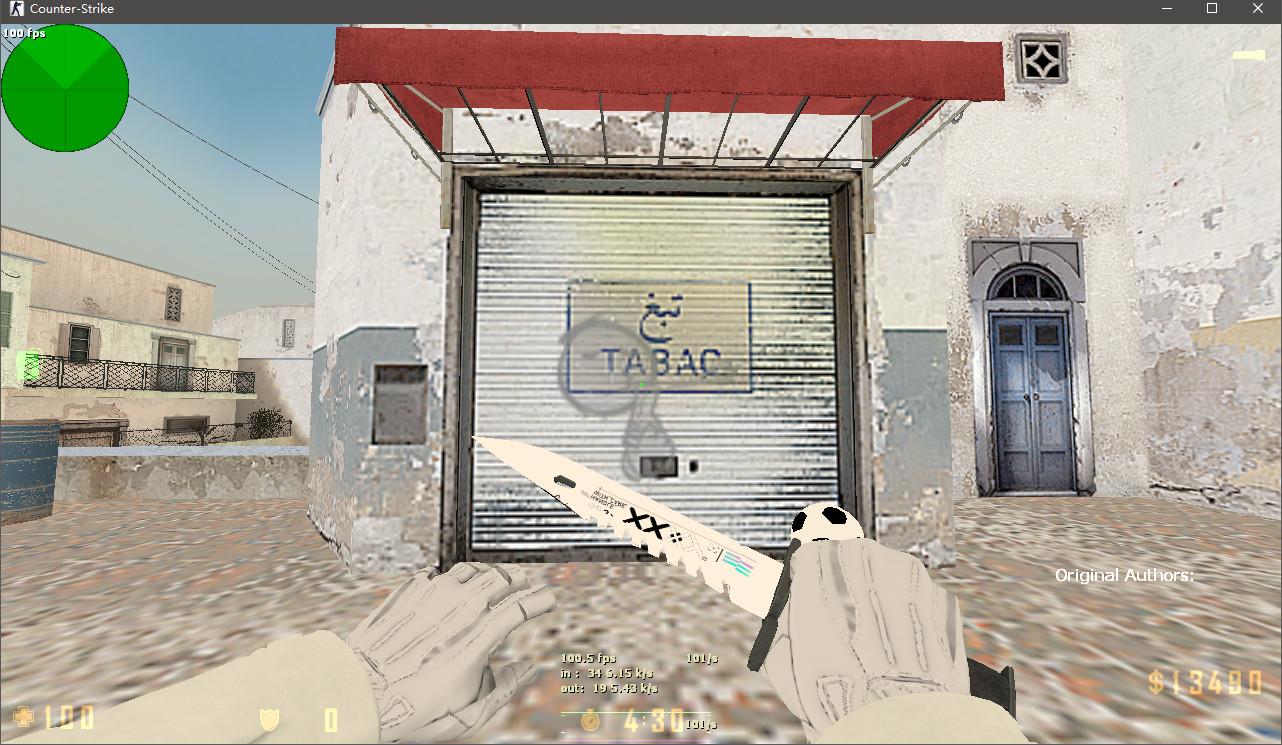Toggle the green radar display
This screenshot has height=745, width=1282.
click(65, 88)
